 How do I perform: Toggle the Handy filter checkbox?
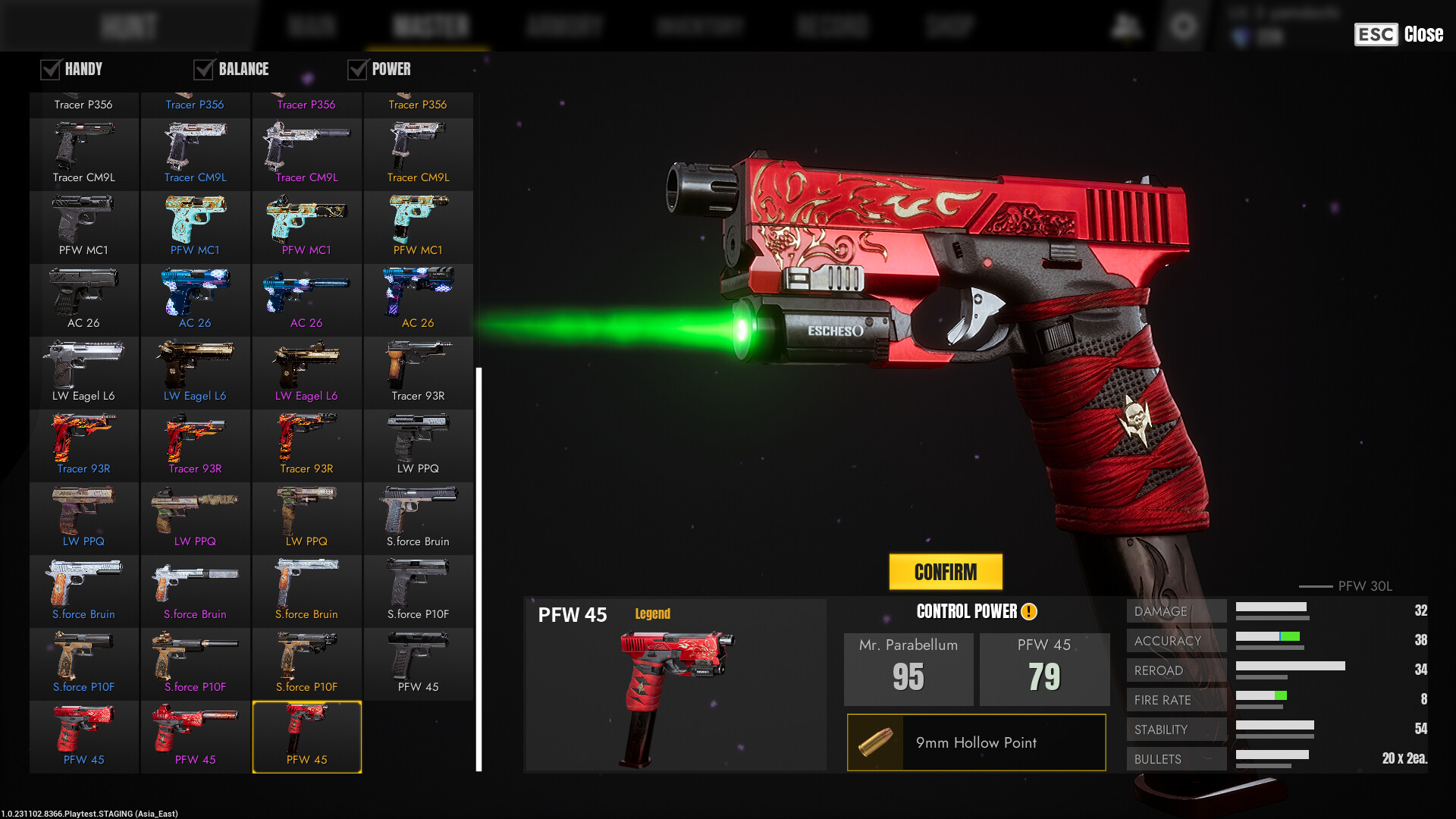tap(51, 70)
